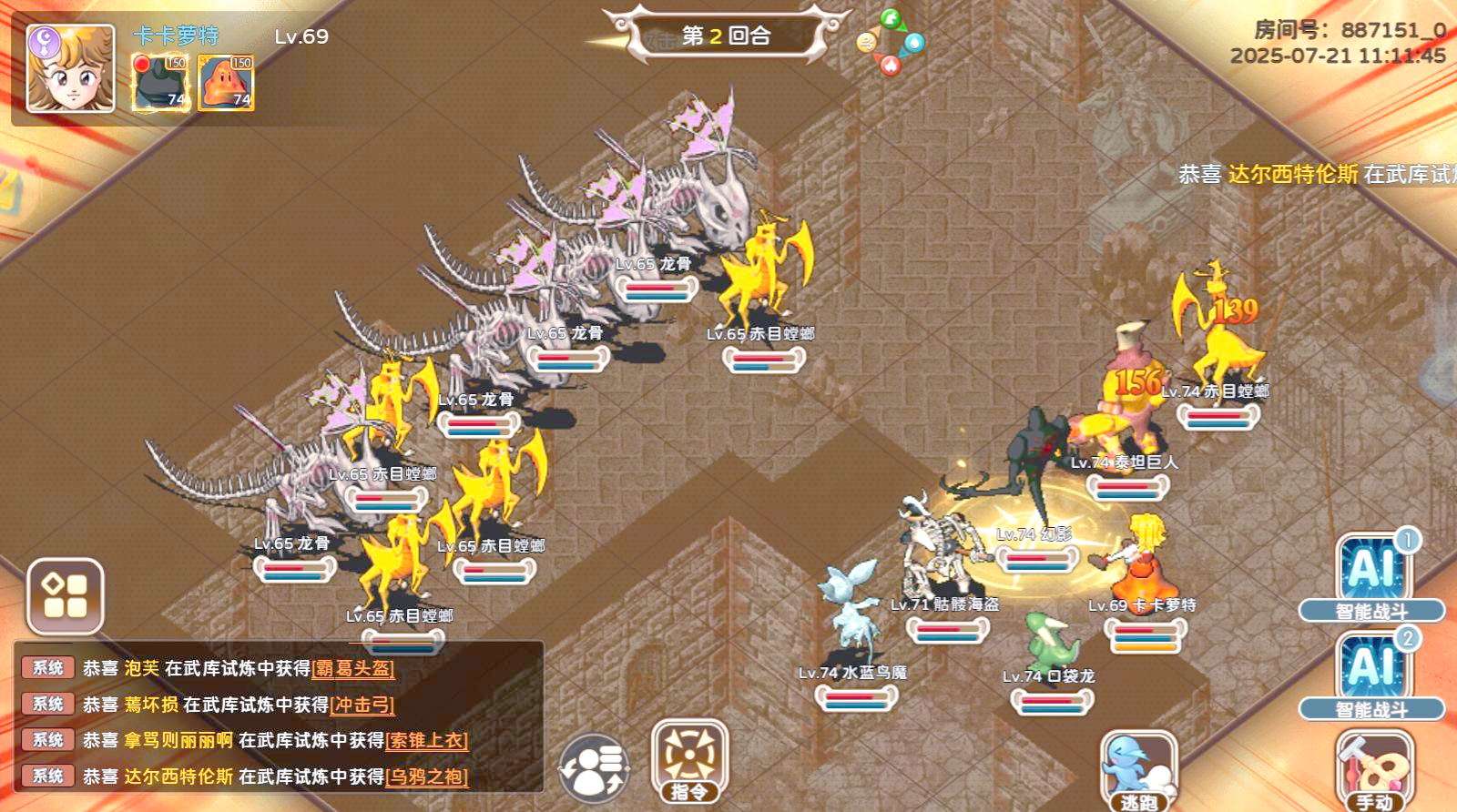Open the [冲击弓] item link in chat
Image resolution: width=1457 pixels, height=812 pixels.
click(362, 705)
